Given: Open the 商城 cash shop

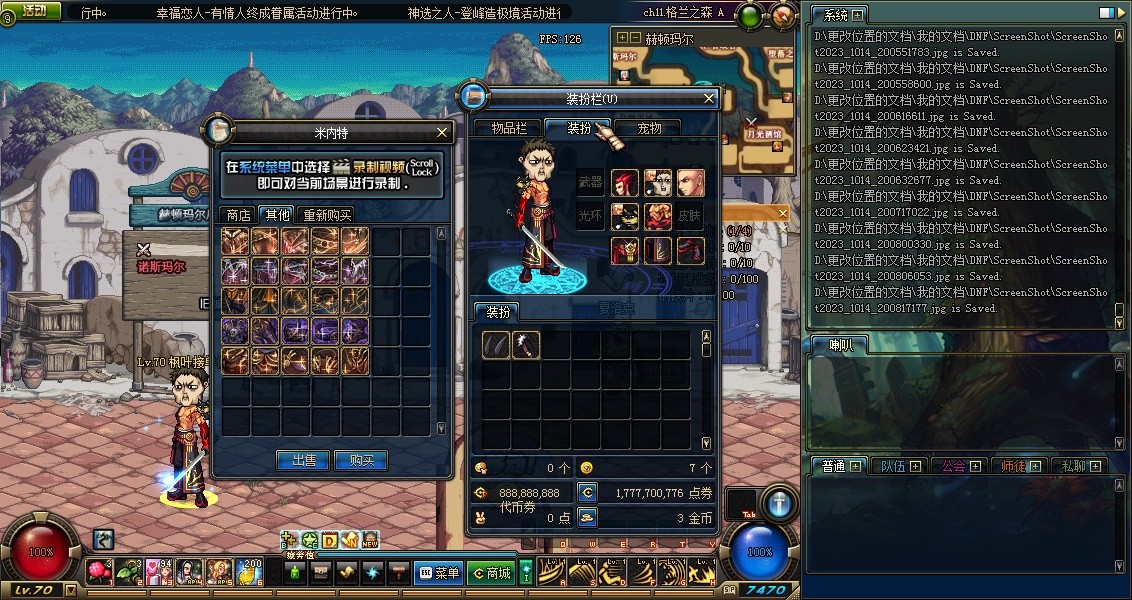Looking at the screenshot, I should click(x=490, y=573).
